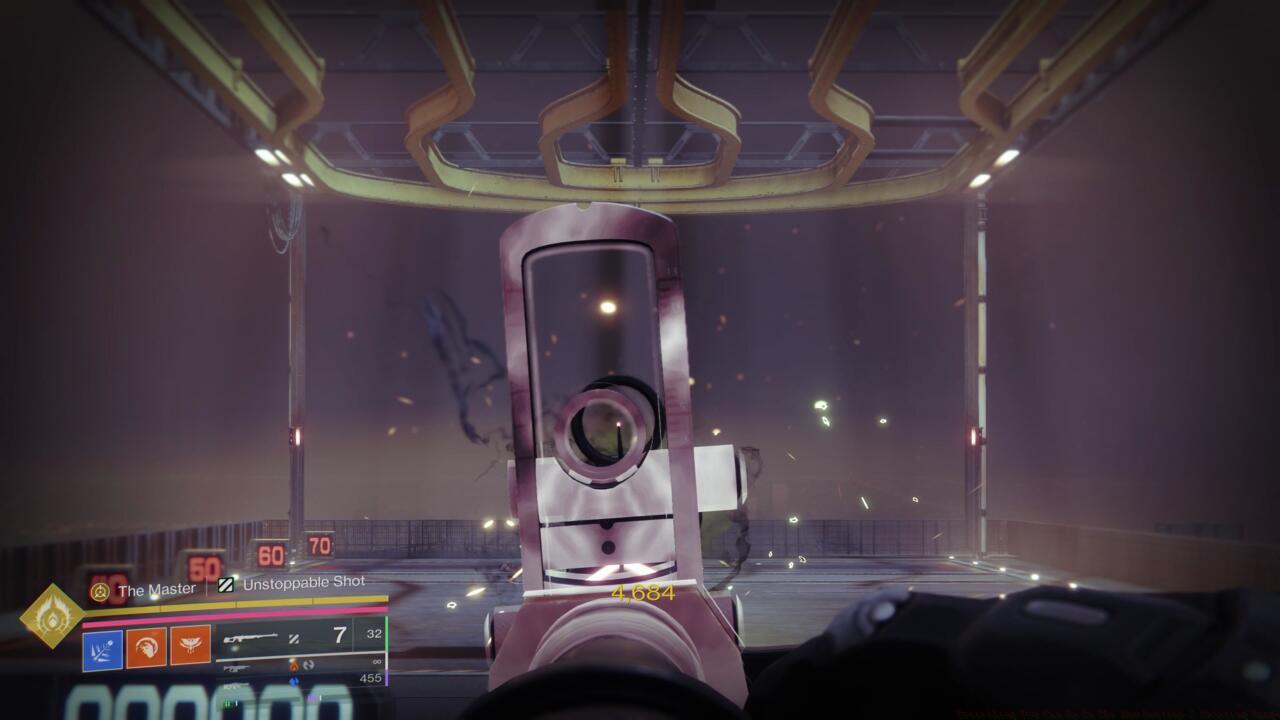Click the Unstoppable Shot text label
The width and height of the screenshot is (1280, 720).
pos(303,583)
